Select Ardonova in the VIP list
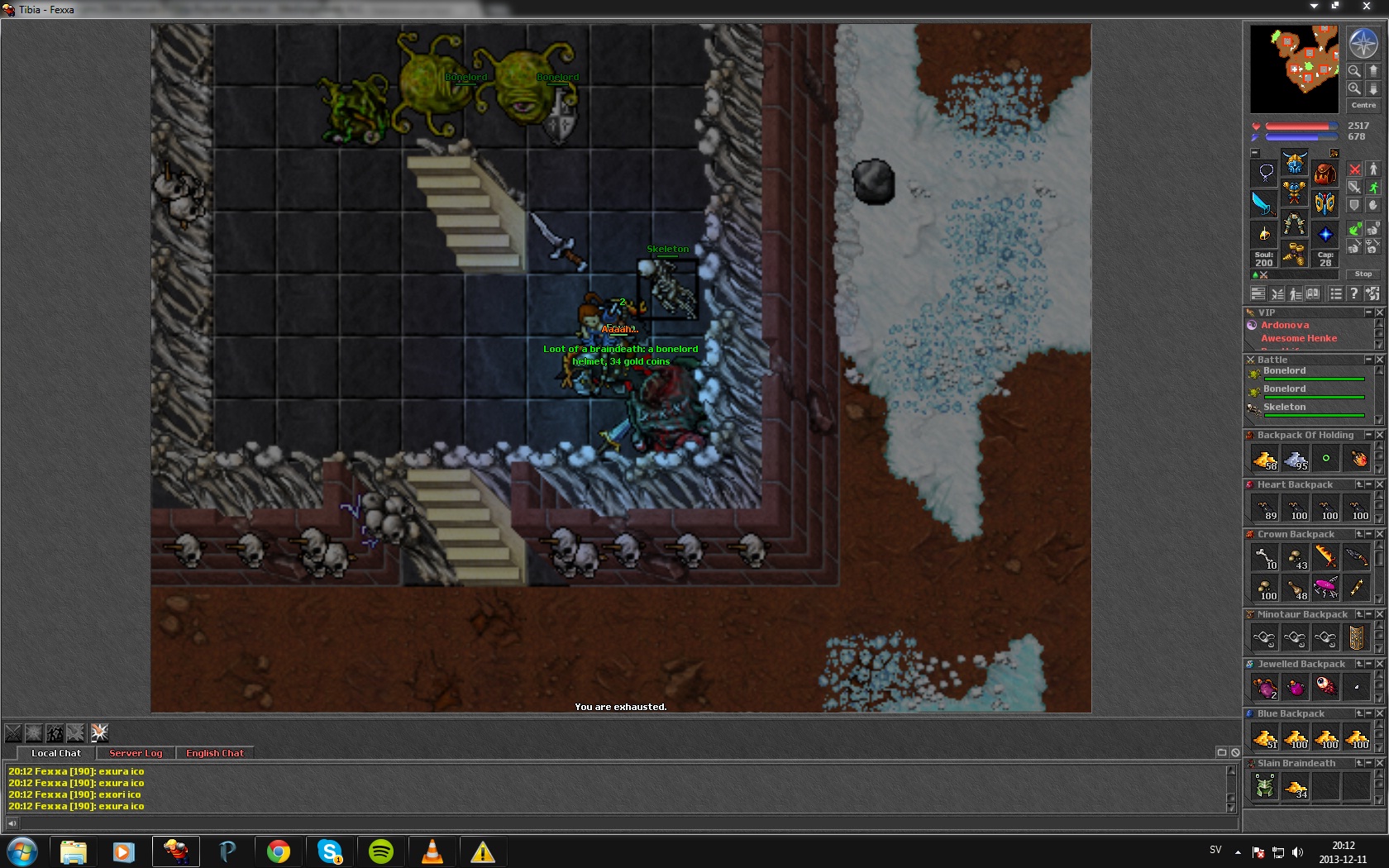Image resolution: width=1389 pixels, height=868 pixels. [1285, 326]
